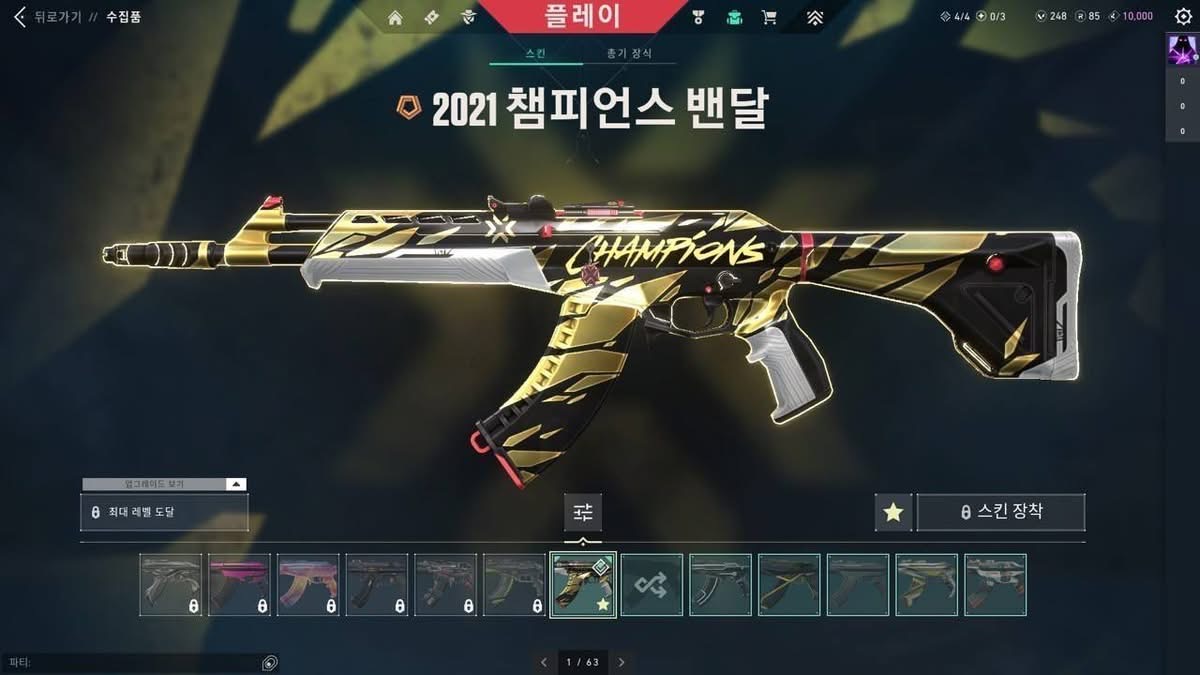Go to the previous skin page arrow

click(x=544, y=662)
